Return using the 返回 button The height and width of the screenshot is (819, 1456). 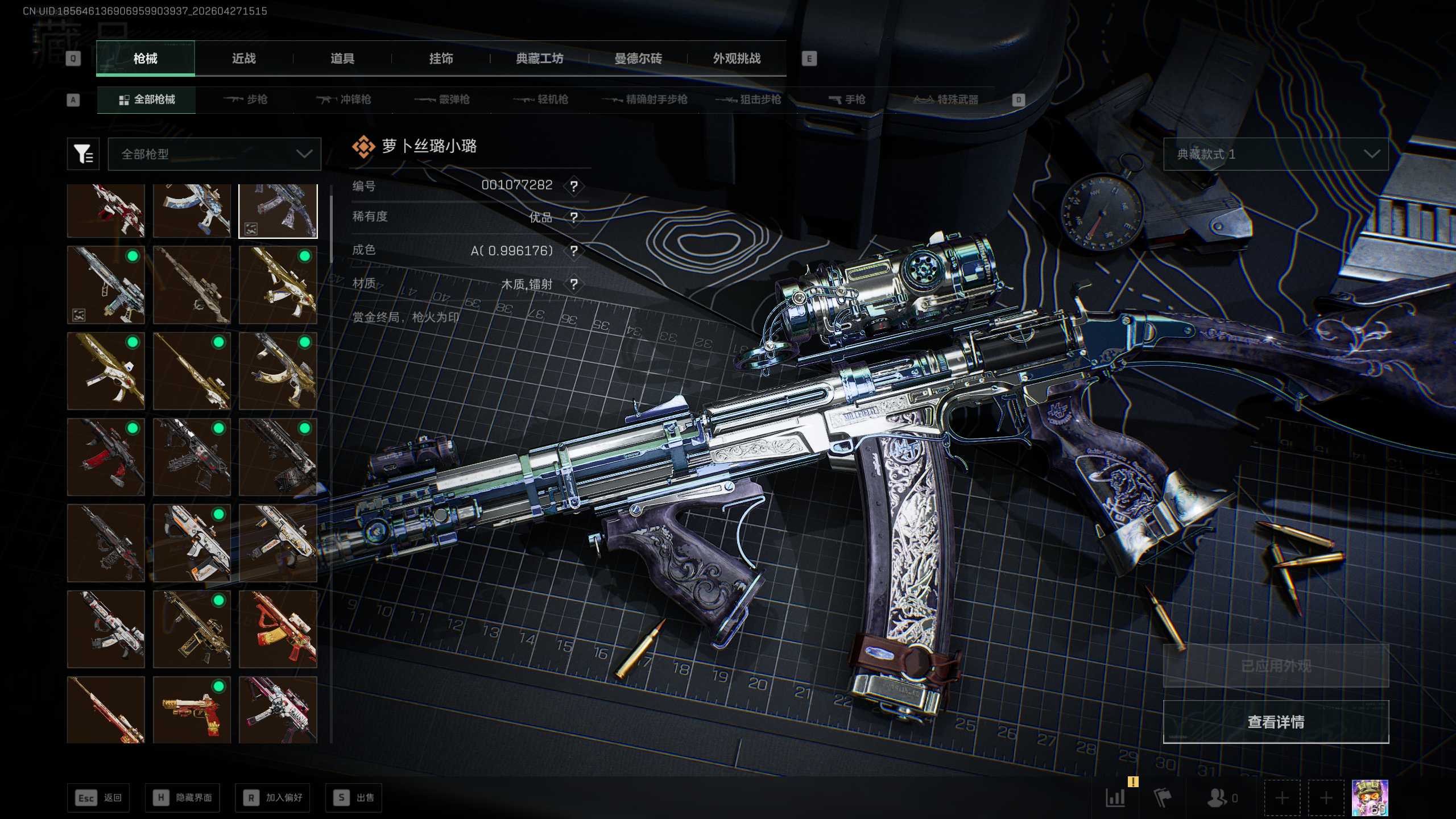pos(98,798)
